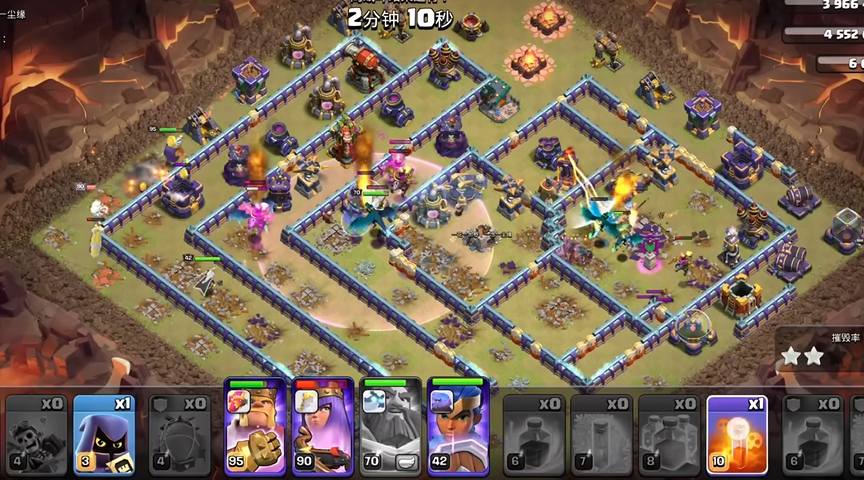Select the Grand Warden hero card
Image resolution: width=864 pixels, height=480 pixels.
point(390,425)
